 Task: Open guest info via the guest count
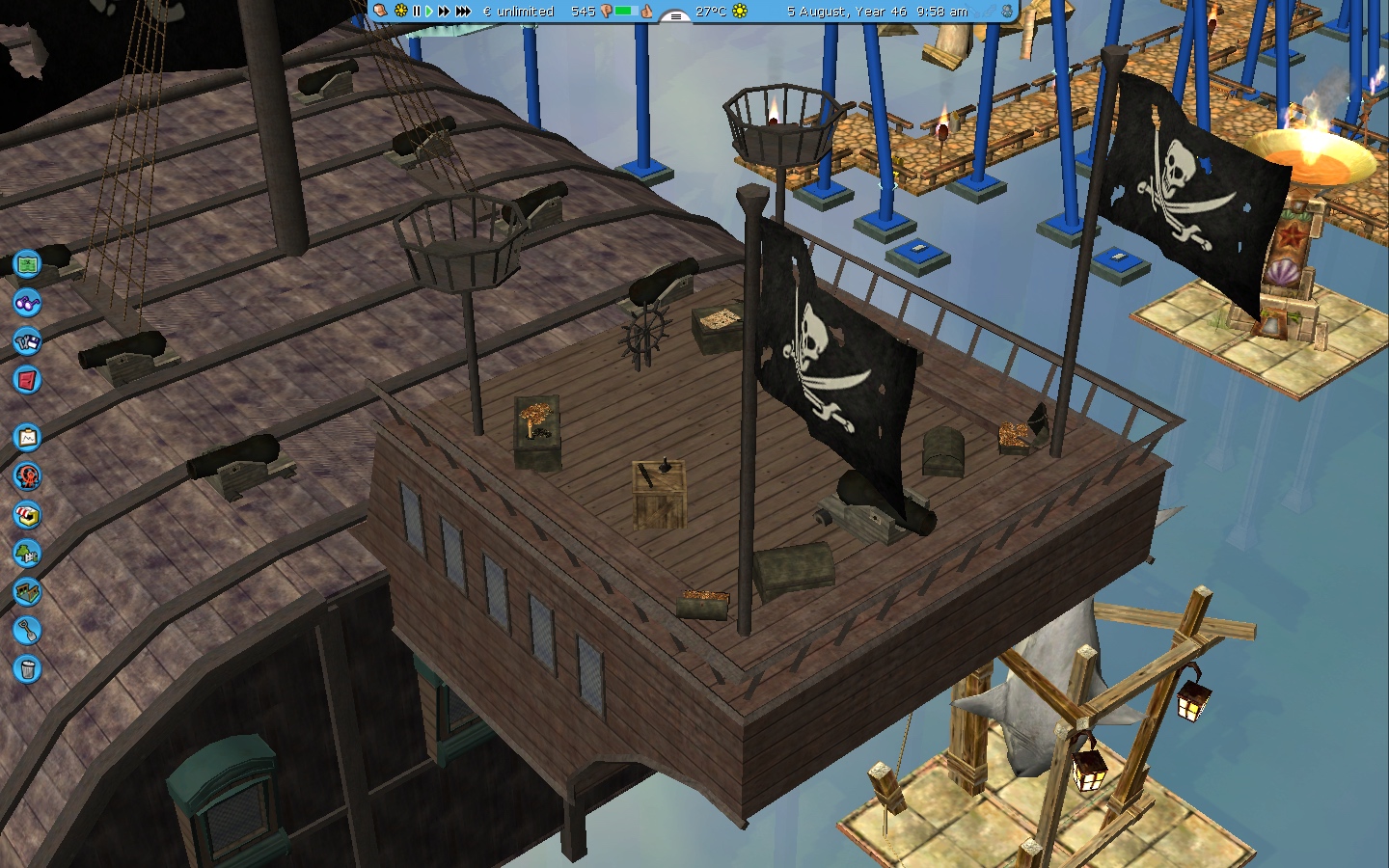pos(583,12)
